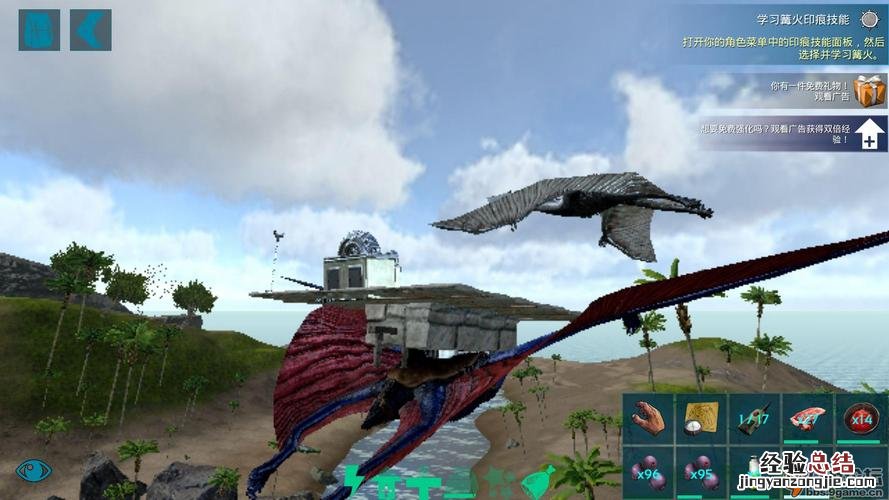Viewport: 889px width, 500px height.
Task: Select the raw meat hotbar slot
Action: [807, 419]
